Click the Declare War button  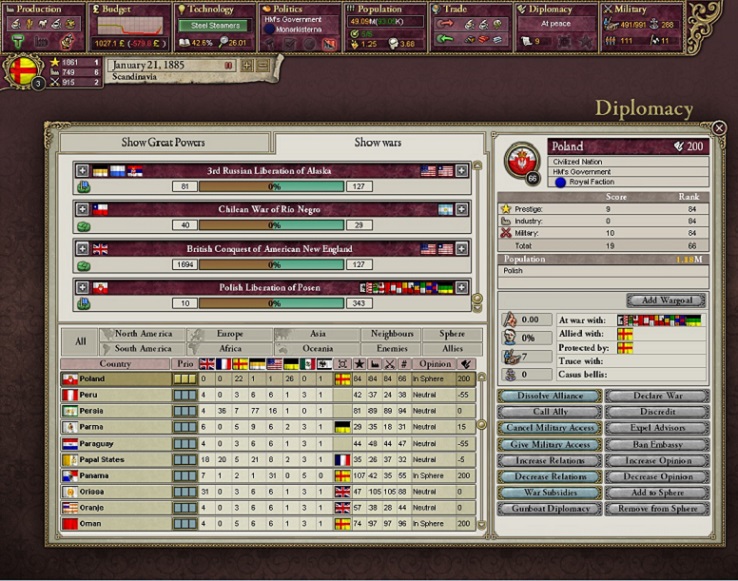point(657,396)
